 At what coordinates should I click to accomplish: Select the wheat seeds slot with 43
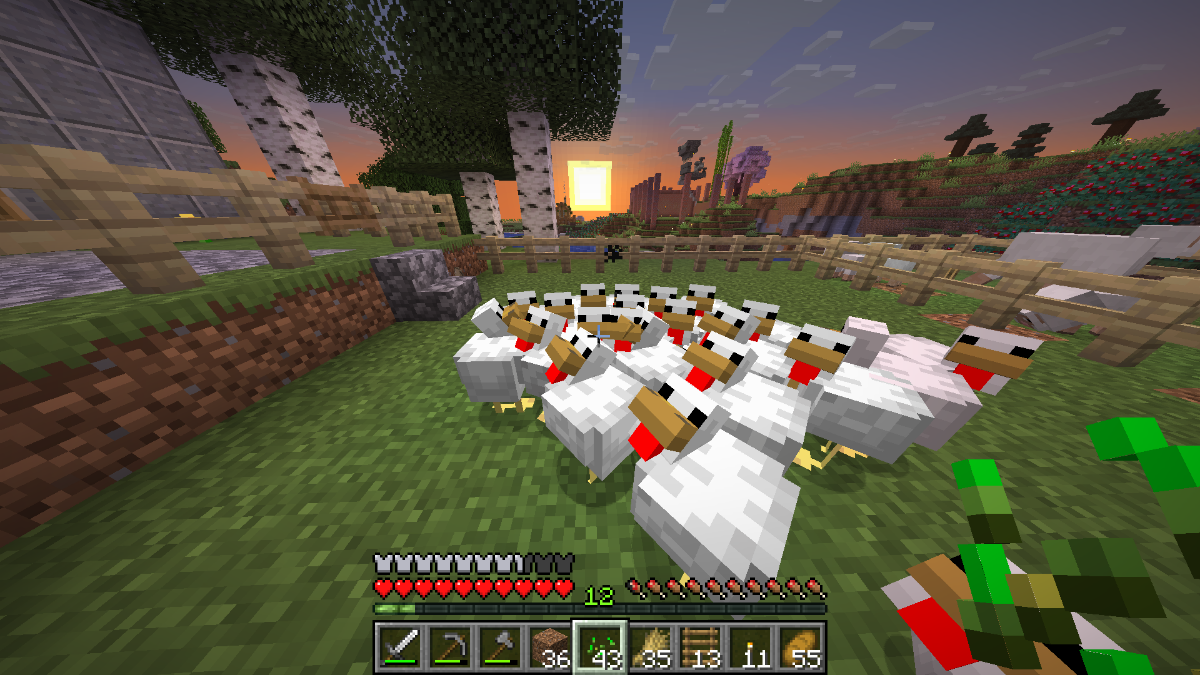coord(600,646)
